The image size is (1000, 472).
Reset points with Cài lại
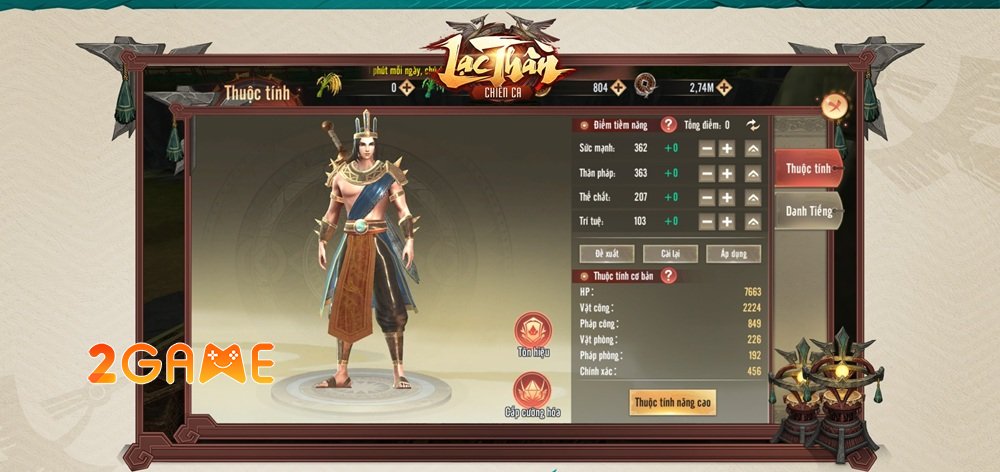670,253
